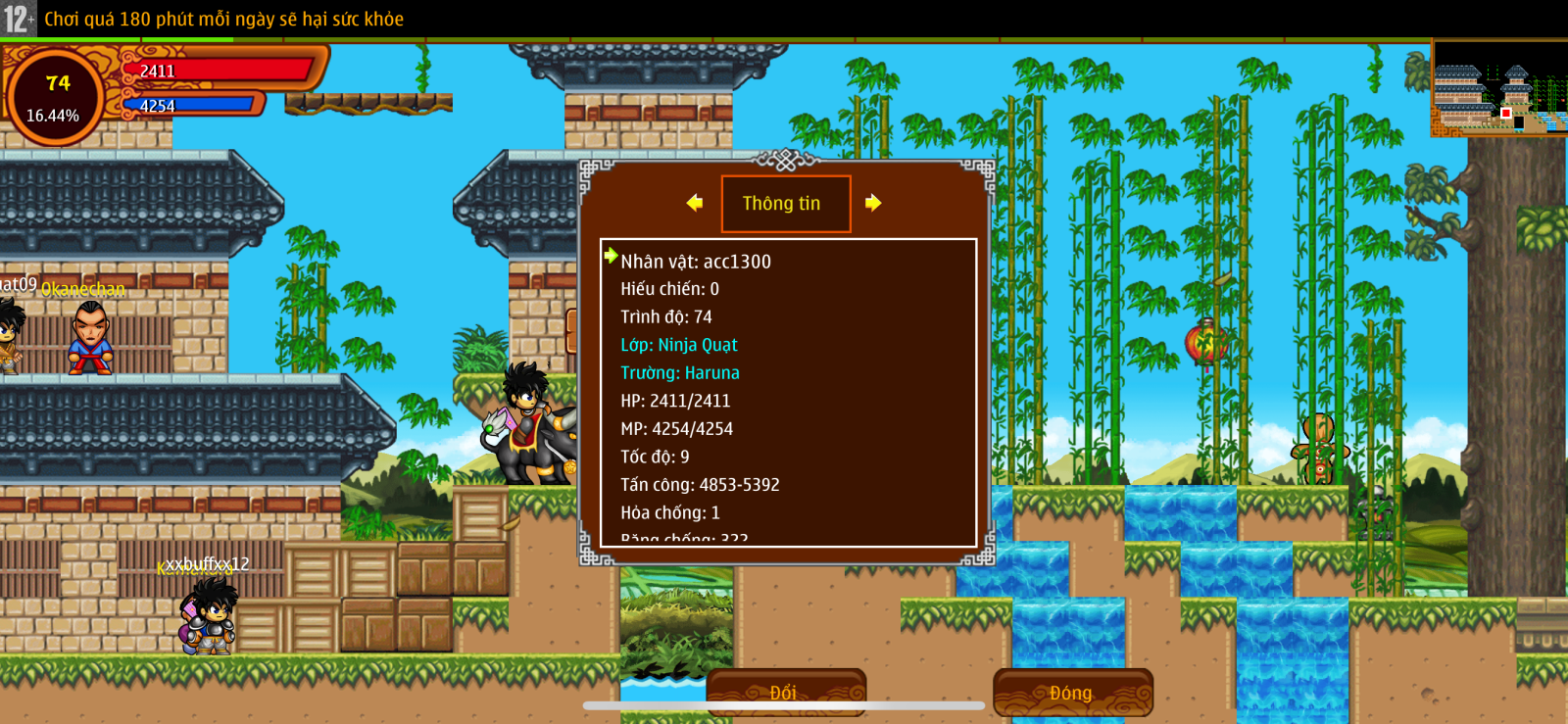1568x724 pixels.
Task: Select the Nhân vật: acc1300 row
Action: (x=696, y=262)
